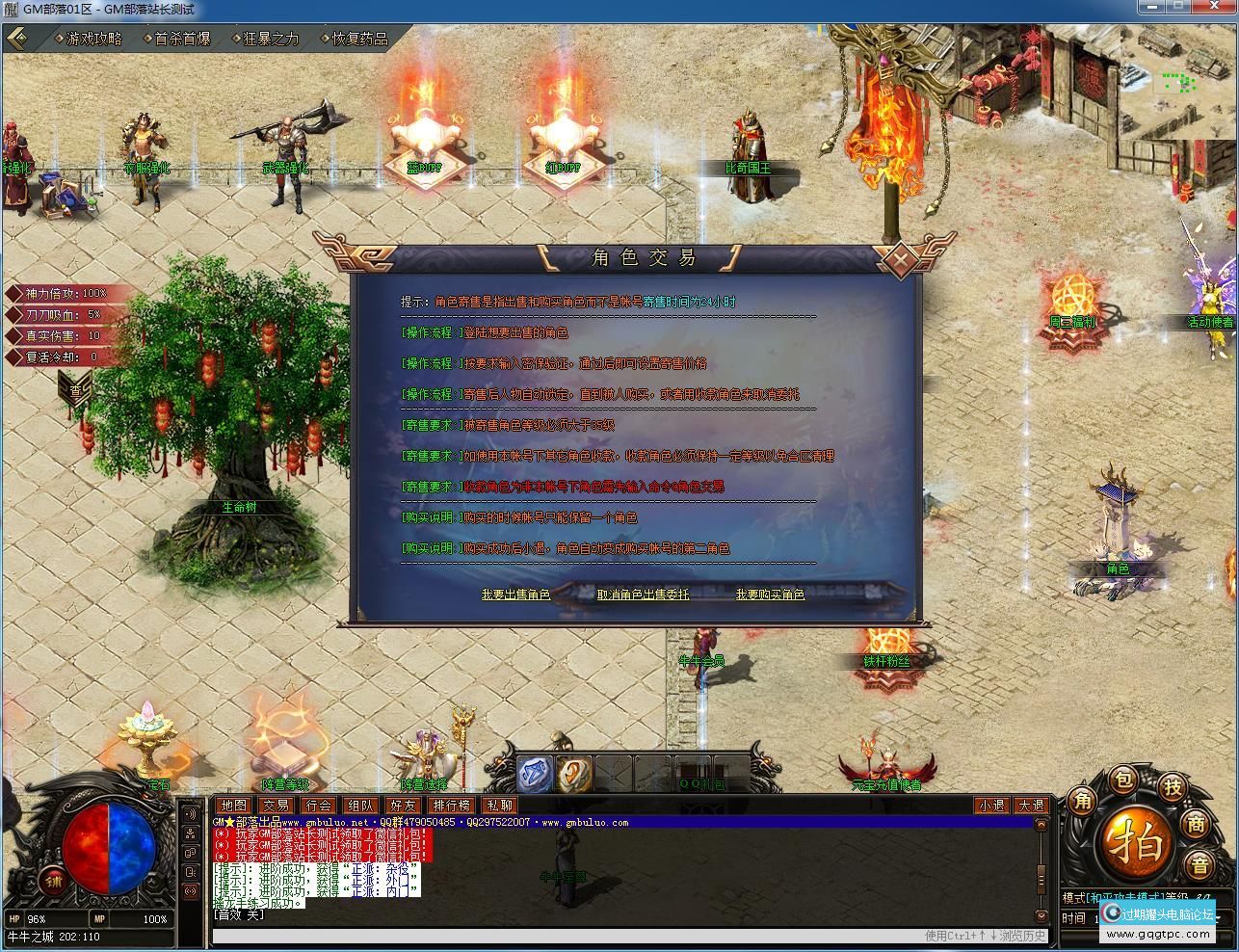The image size is (1239, 952).
Task: Choose 我要购买角色 option
Action: click(x=770, y=595)
